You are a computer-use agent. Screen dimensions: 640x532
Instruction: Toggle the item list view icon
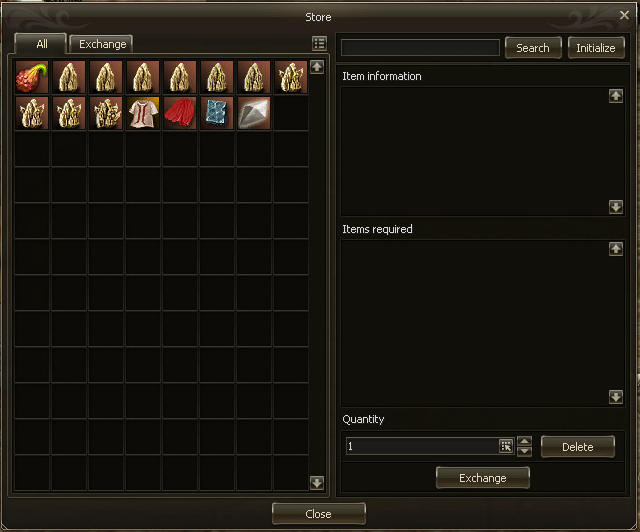319,43
